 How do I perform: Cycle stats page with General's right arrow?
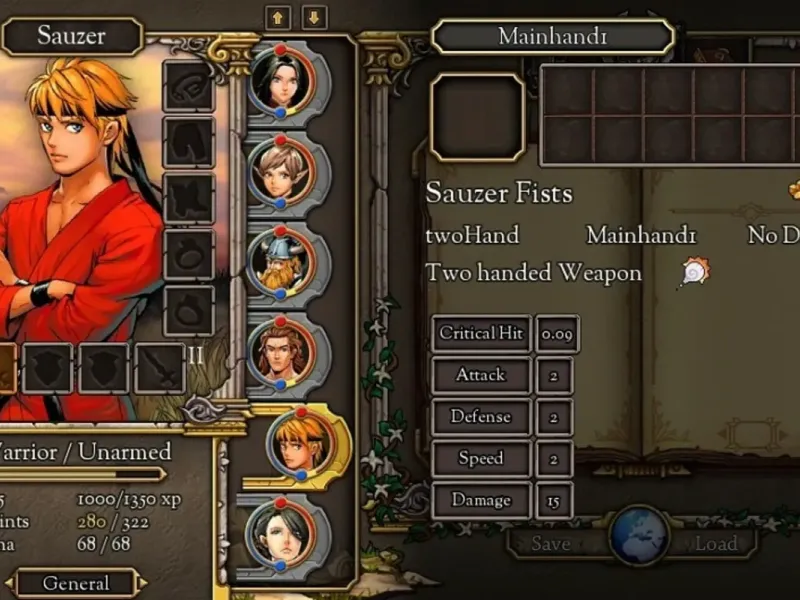[144, 583]
